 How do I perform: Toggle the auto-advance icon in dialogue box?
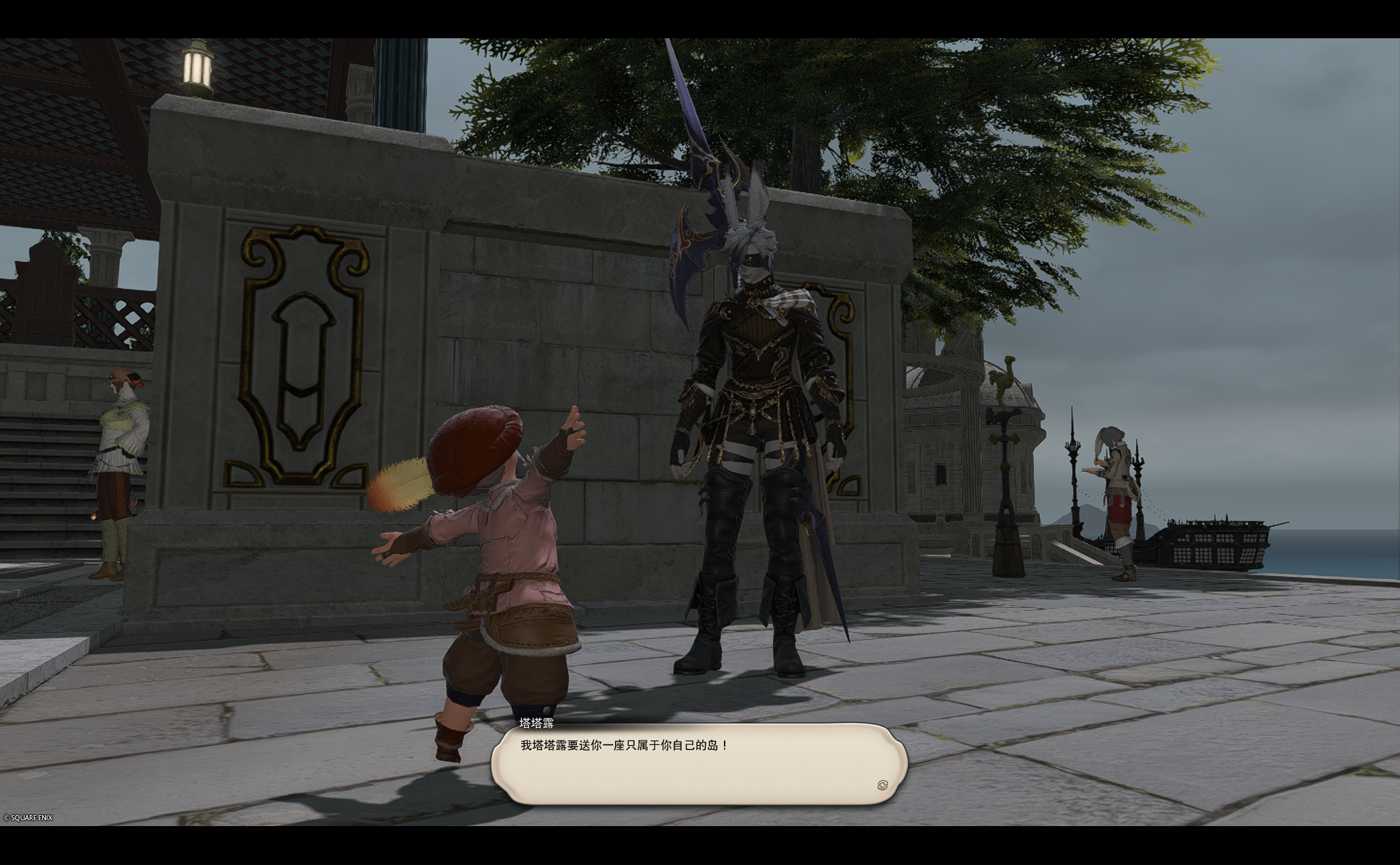pos(882,785)
